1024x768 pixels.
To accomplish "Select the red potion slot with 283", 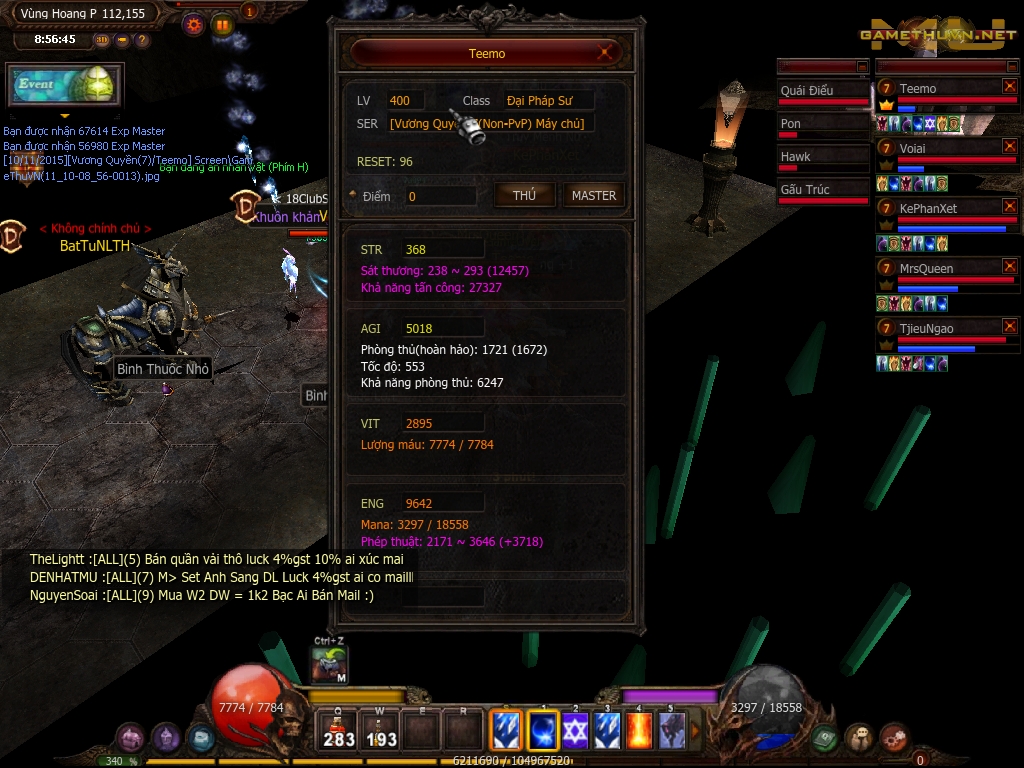I will point(339,730).
